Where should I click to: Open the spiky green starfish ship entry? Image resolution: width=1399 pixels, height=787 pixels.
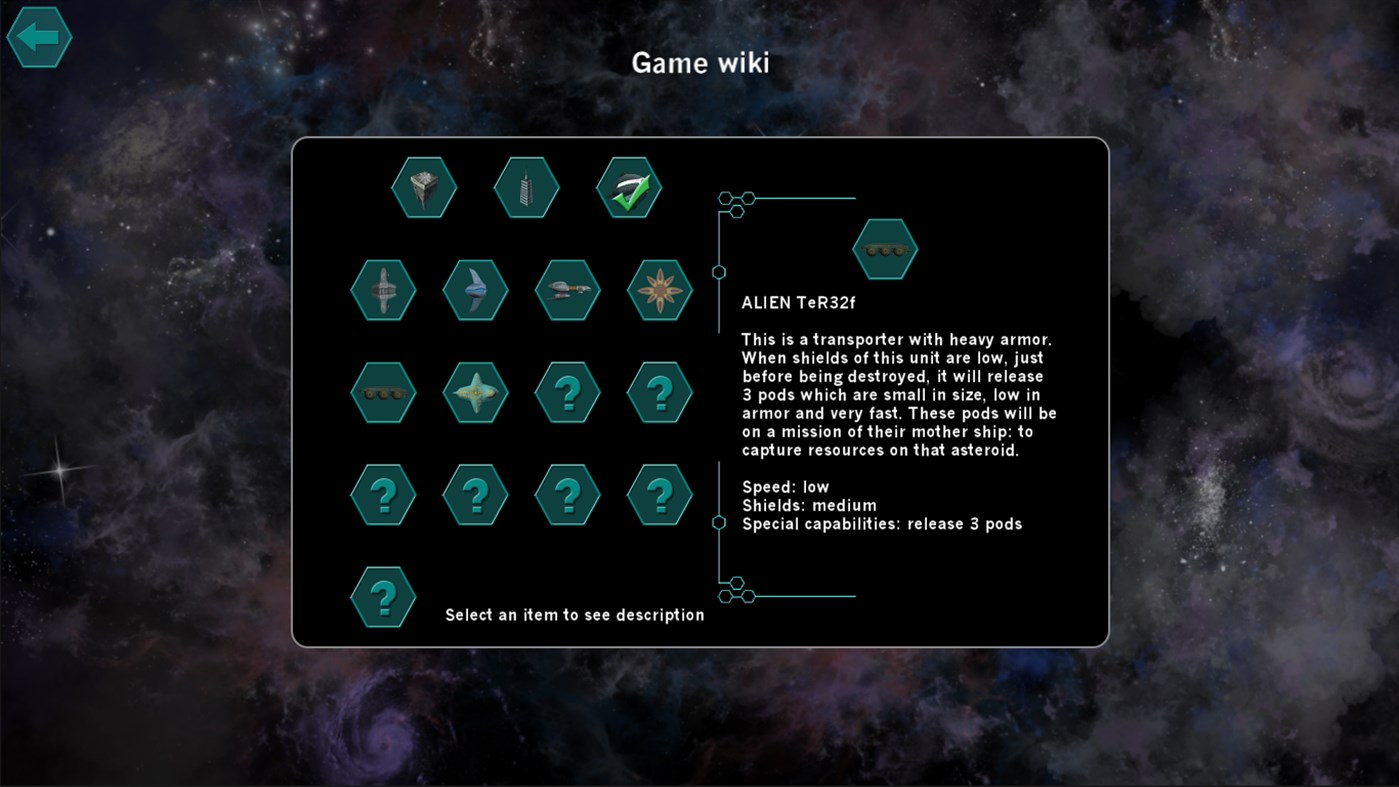tap(475, 392)
